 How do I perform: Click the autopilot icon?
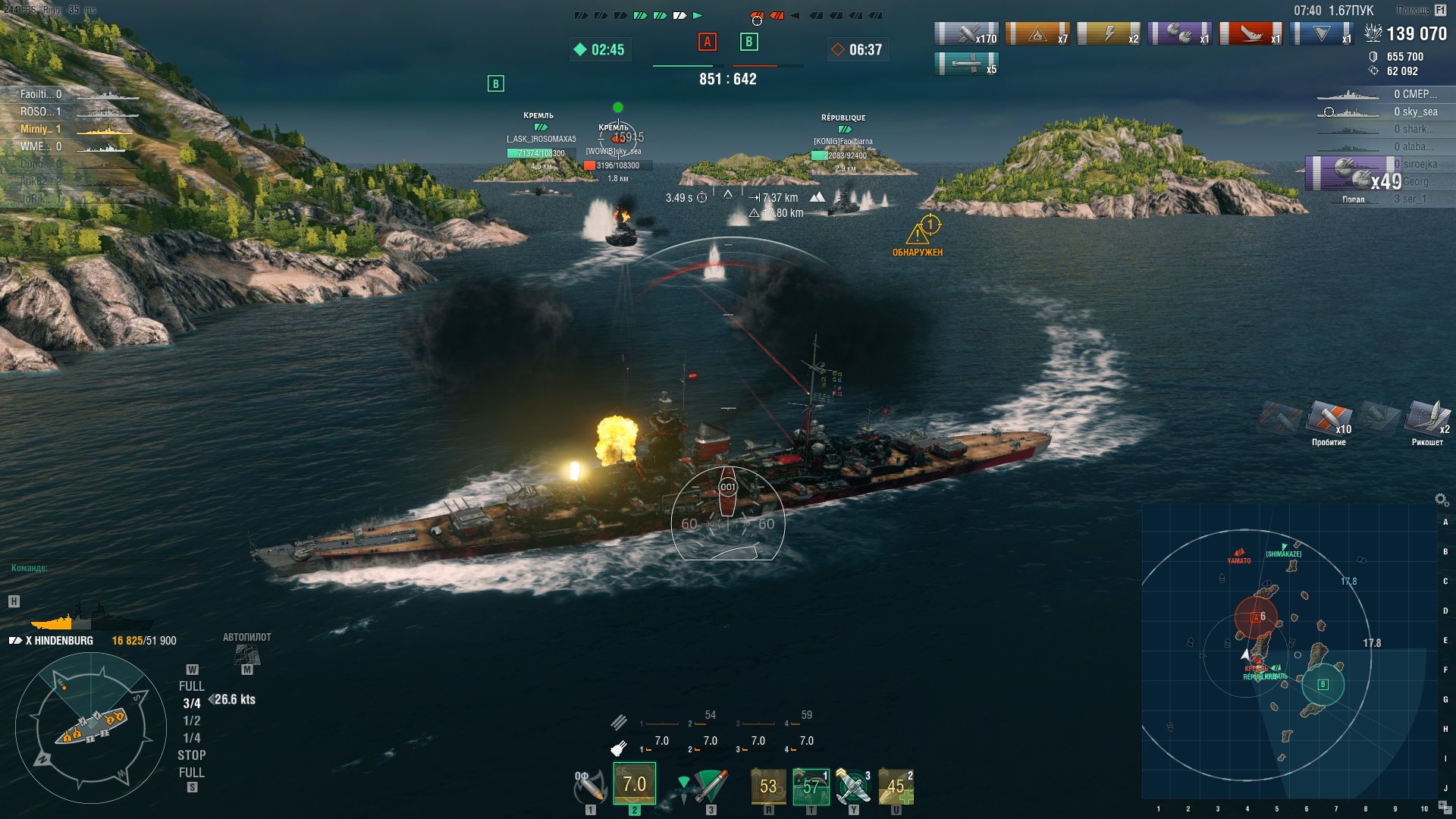(x=246, y=654)
